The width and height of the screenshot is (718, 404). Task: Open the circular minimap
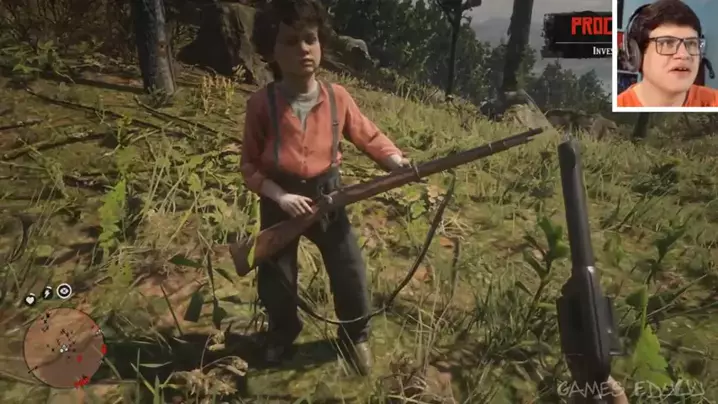64,347
